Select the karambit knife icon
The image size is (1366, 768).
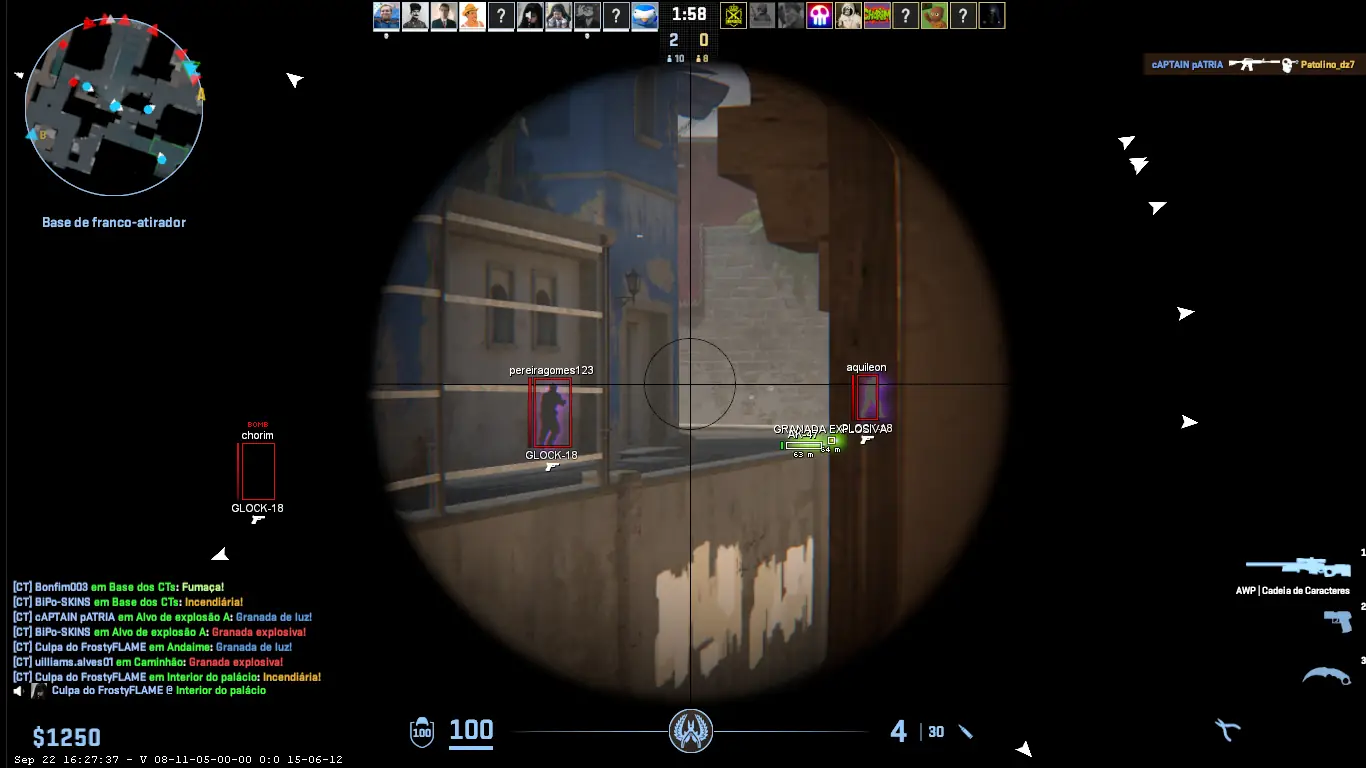coord(1326,676)
